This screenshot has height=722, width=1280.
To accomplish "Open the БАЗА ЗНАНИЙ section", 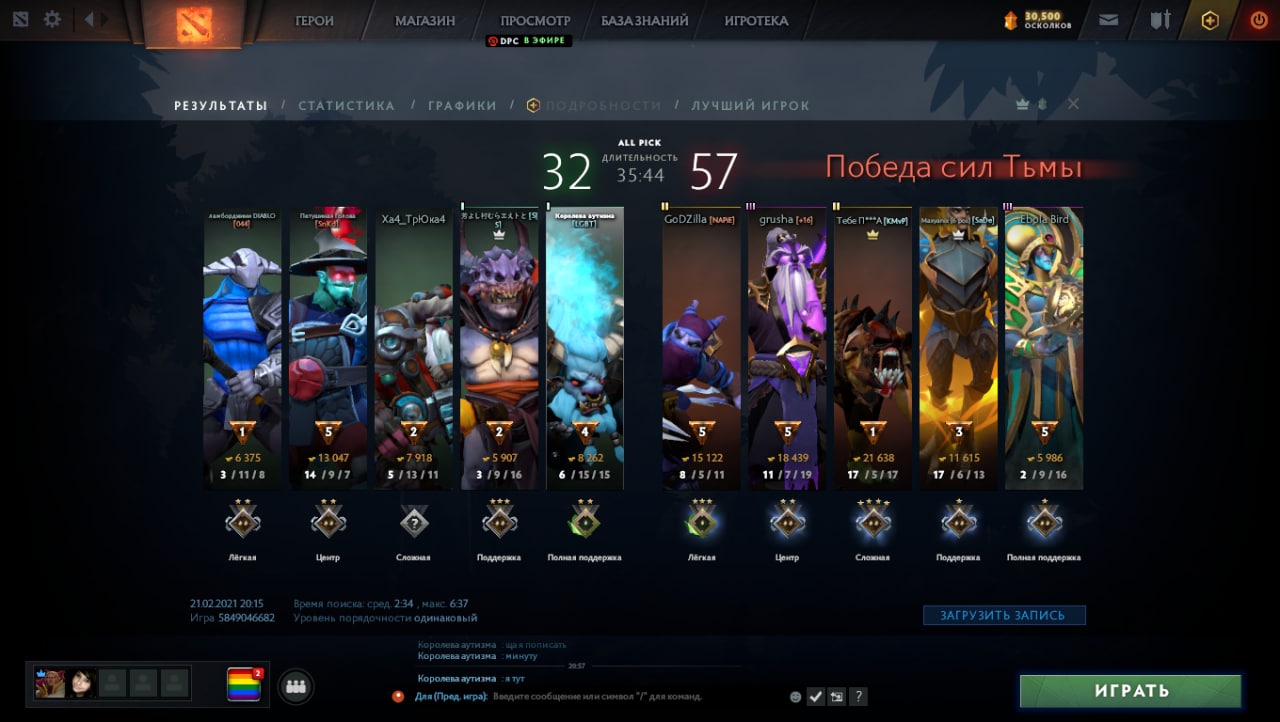I will (645, 20).
